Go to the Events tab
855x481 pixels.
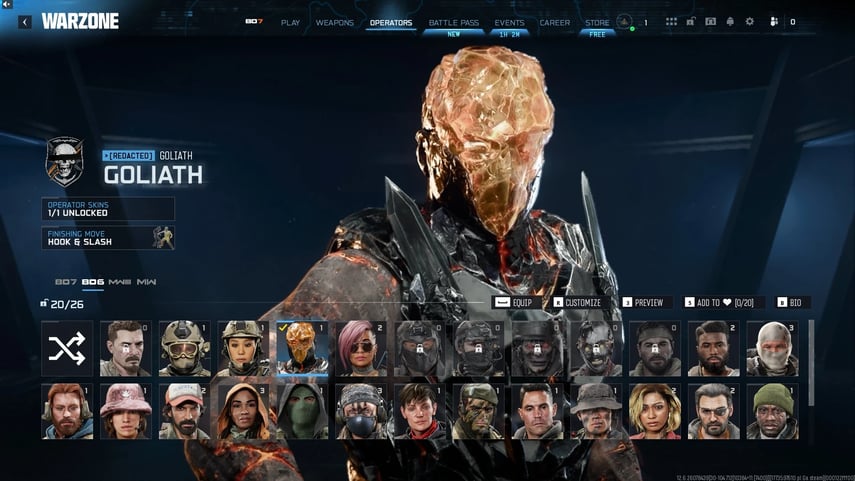(509, 22)
